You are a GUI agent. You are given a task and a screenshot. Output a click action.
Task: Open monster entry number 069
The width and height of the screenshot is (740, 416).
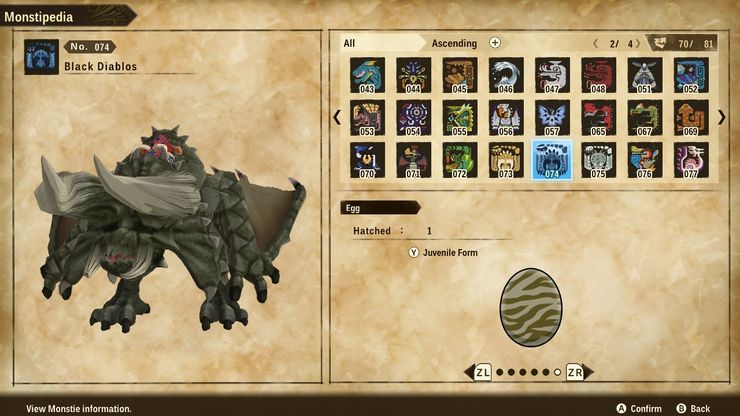click(x=690, y=118)
